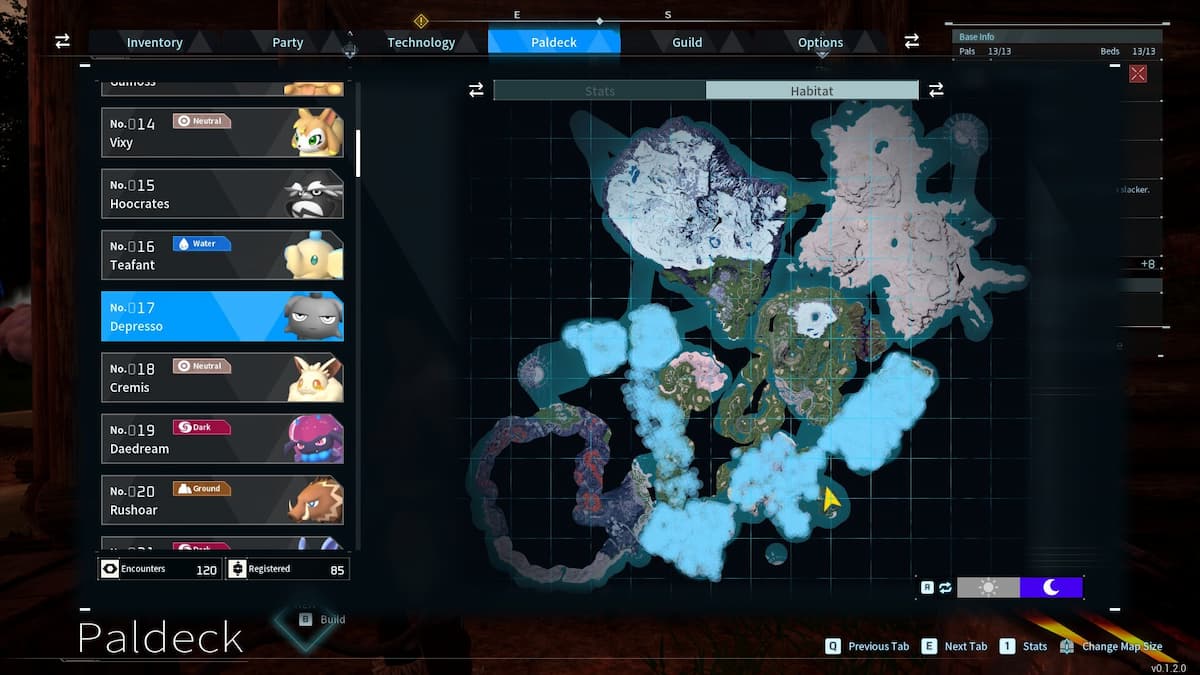
Task: Click the highlighted Depresso entry
Action: [x=222, y=316]
